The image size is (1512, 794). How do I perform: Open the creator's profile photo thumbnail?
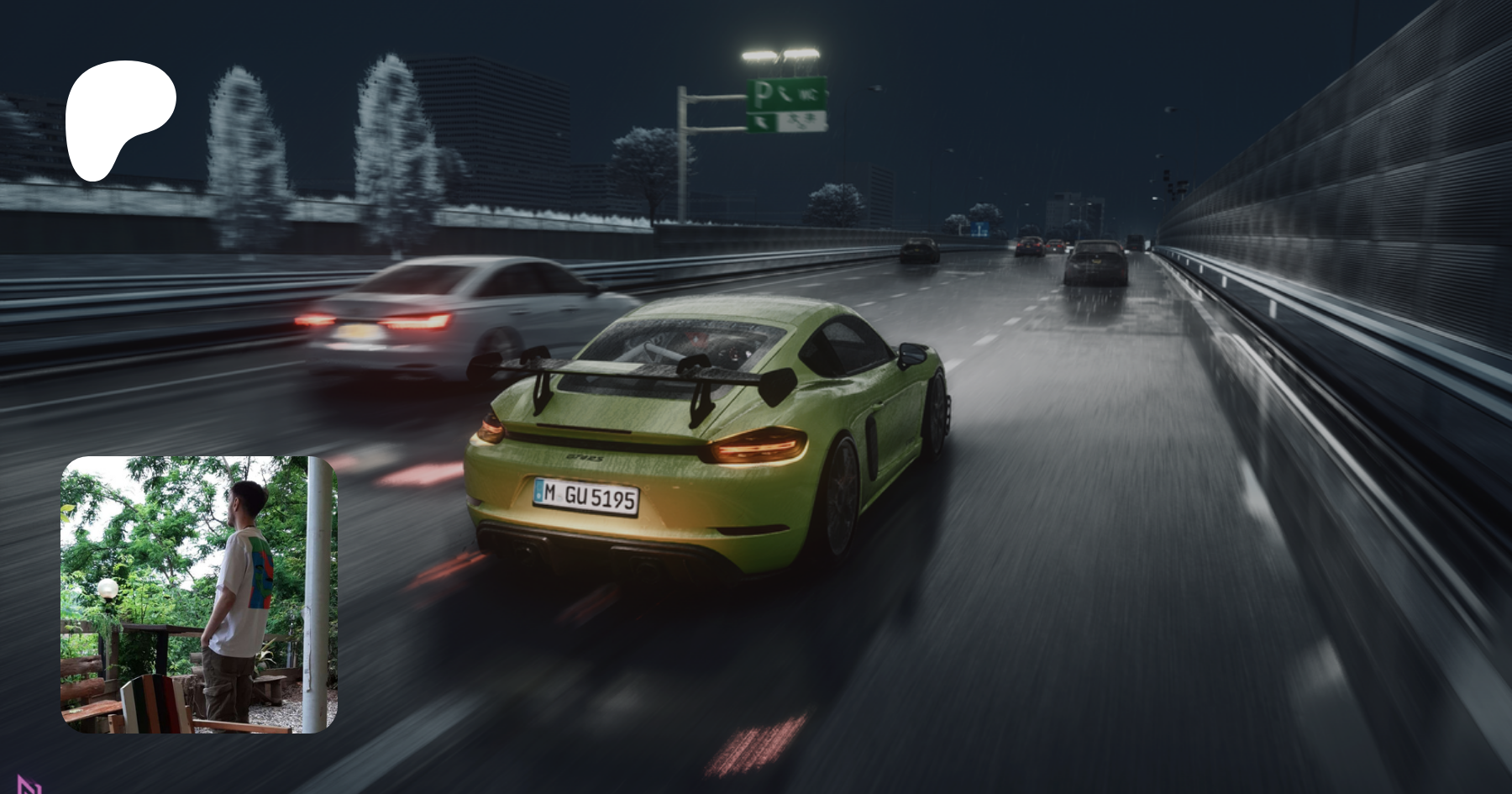tap(199, 594)
